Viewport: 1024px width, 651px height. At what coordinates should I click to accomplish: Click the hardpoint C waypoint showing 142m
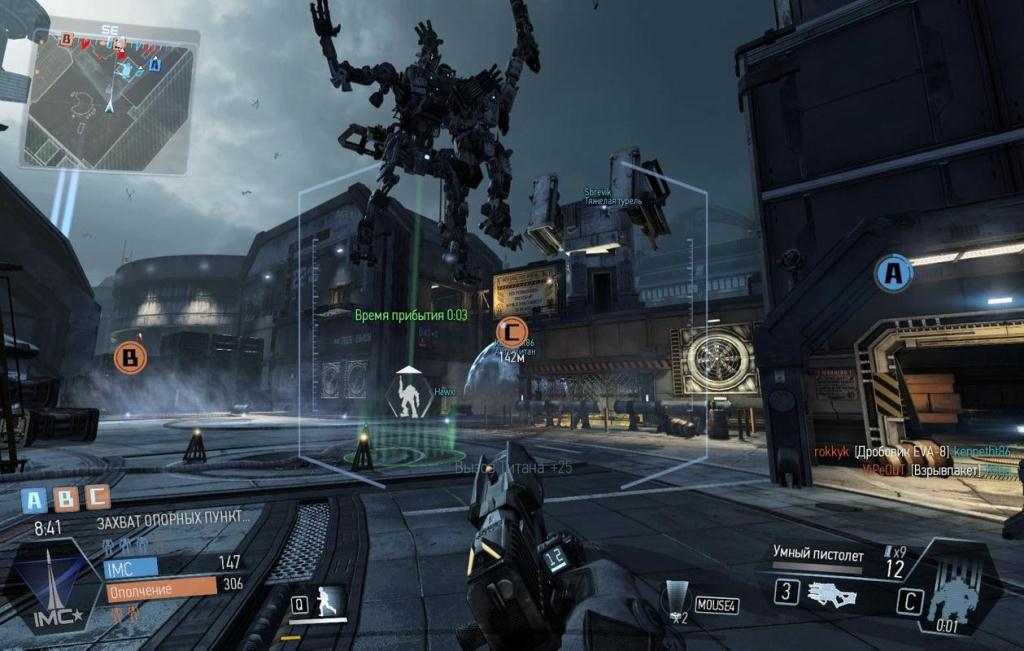tap(511, 330)
